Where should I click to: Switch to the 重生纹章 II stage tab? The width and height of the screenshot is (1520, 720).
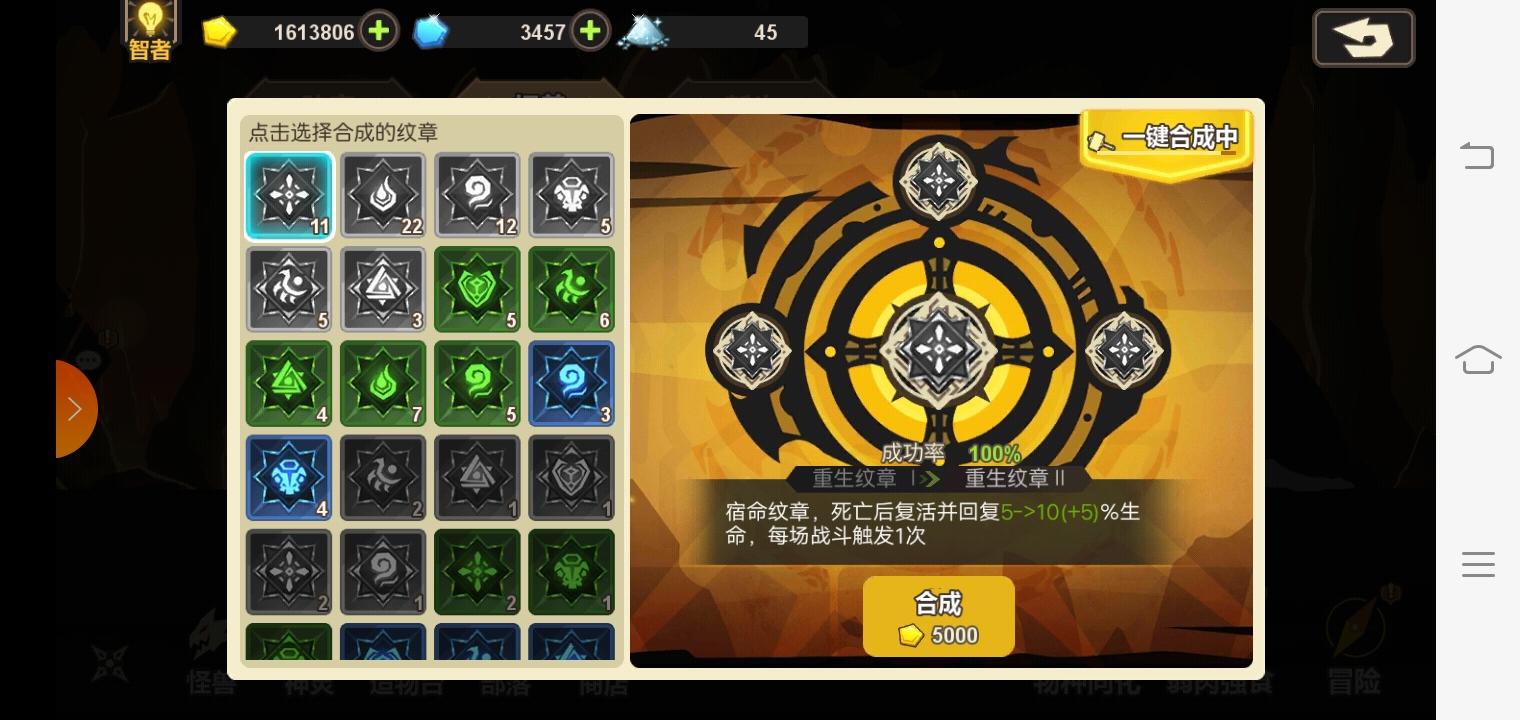1015,478
